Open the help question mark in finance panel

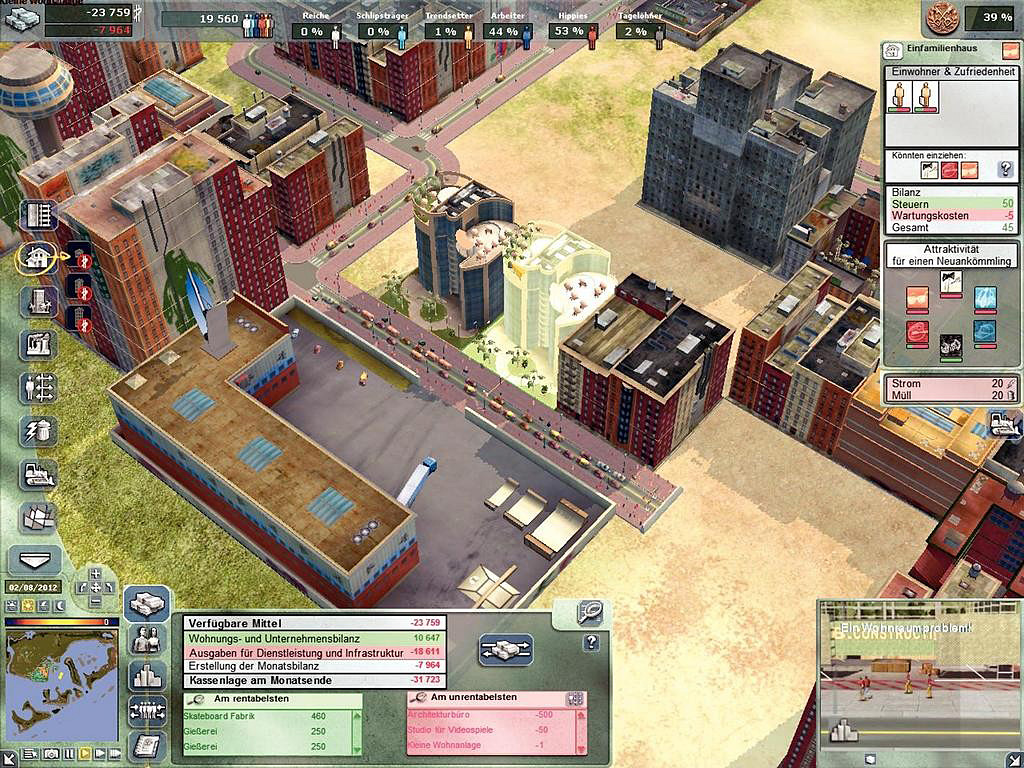591,643
